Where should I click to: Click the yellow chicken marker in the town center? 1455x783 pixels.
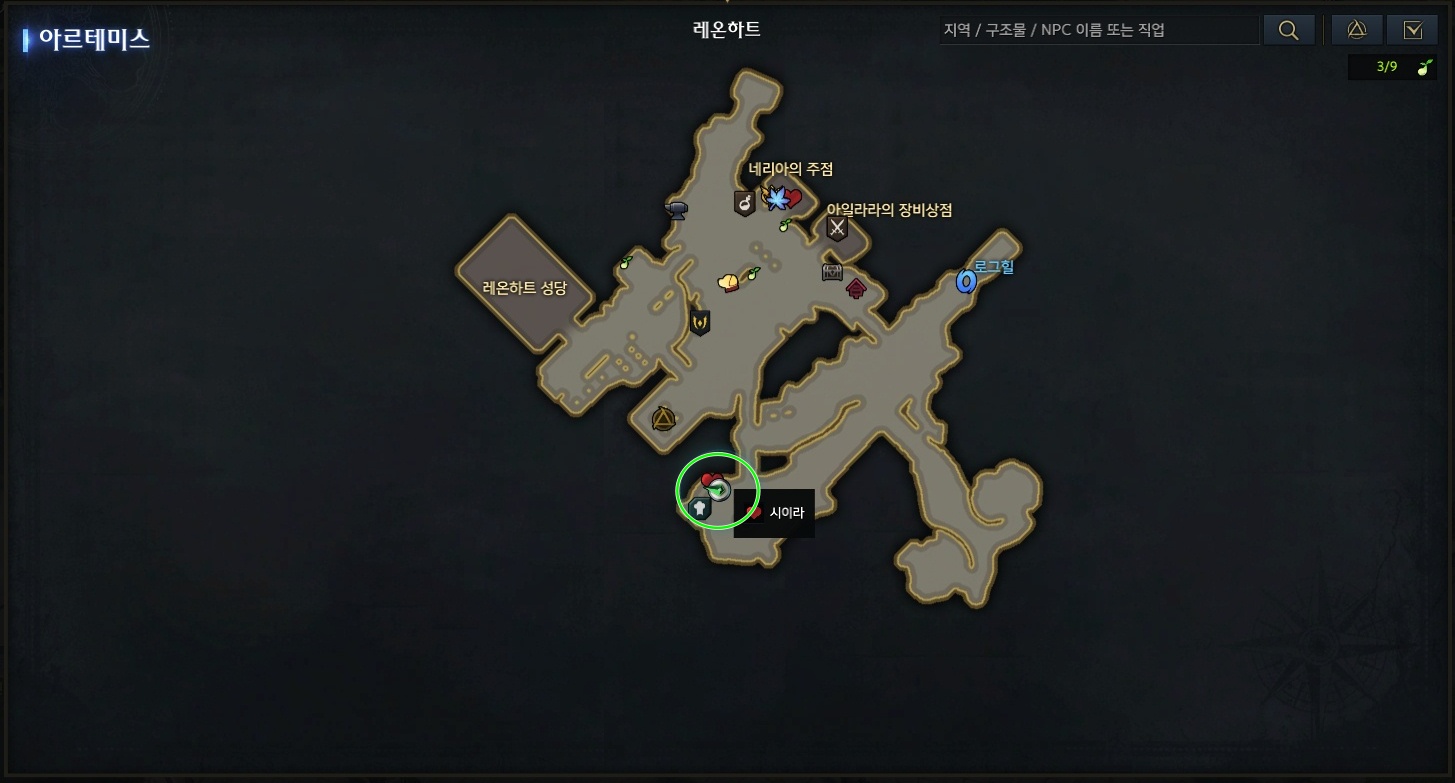(x=726, y=281)
